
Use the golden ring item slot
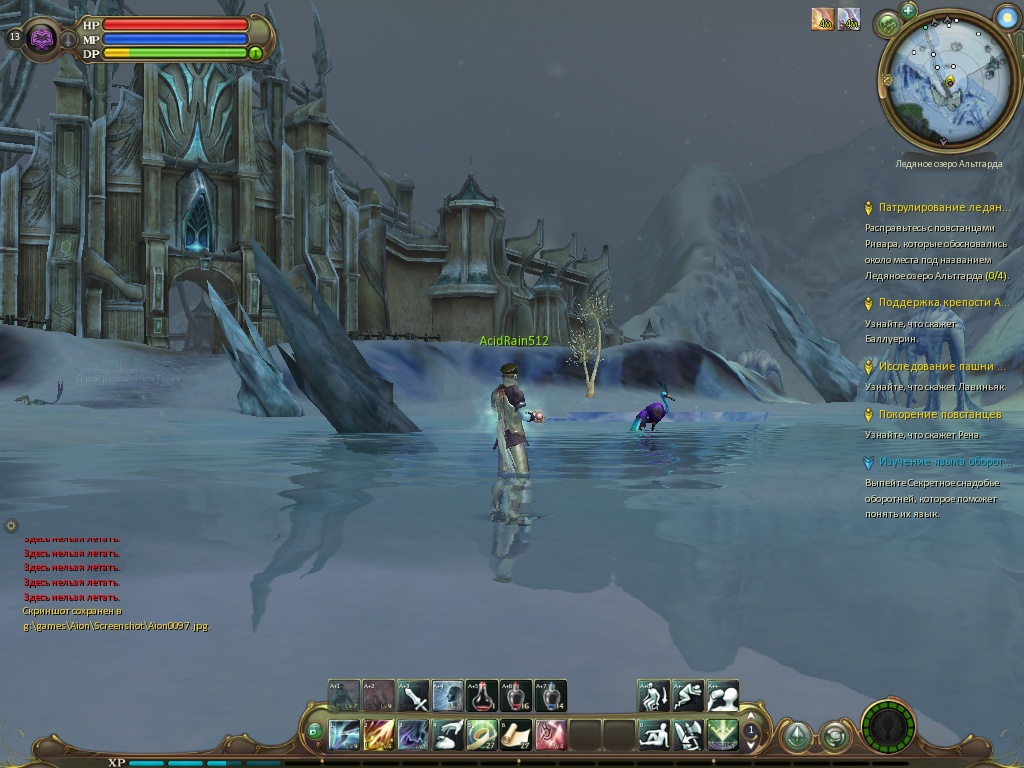pyautogui.click(x=482, y=735)
